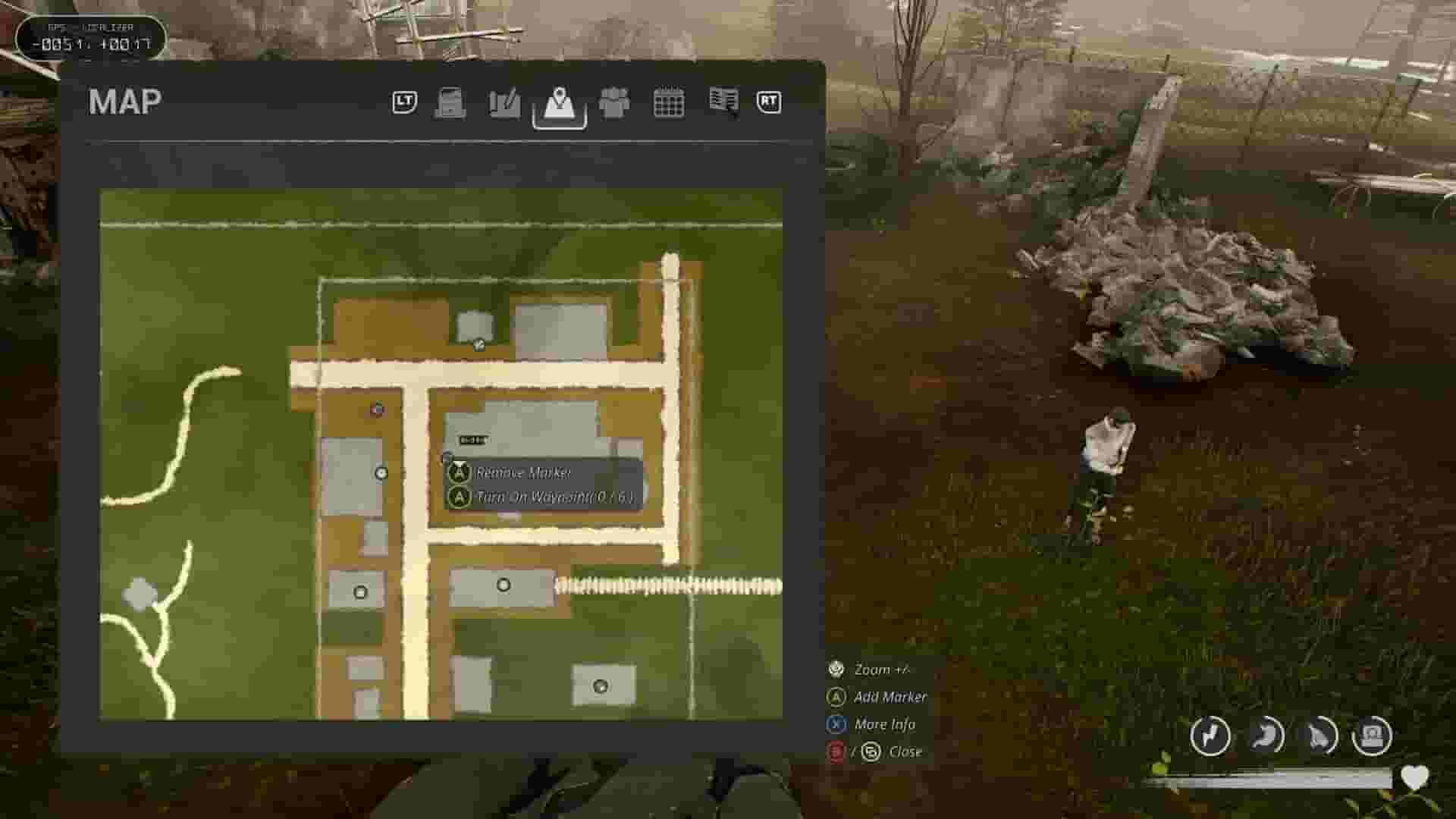The width and height of the screenshot is (1456, 819).
Task: Open the calendar icon in the map header
Action: pos(670,103)
